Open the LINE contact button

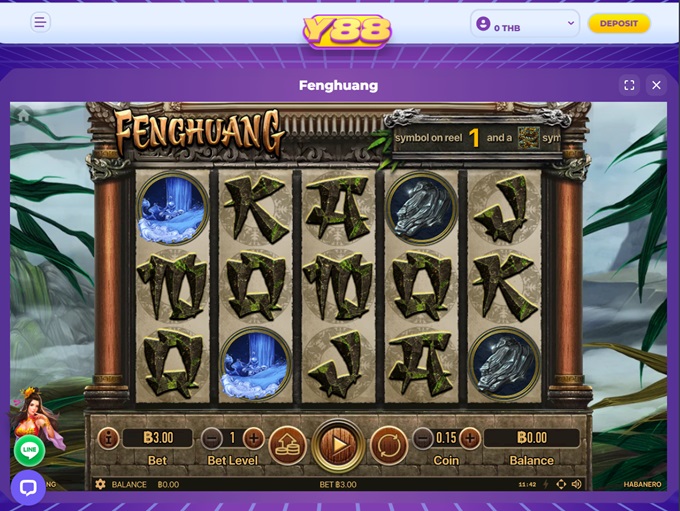click(x=29, y=450)
